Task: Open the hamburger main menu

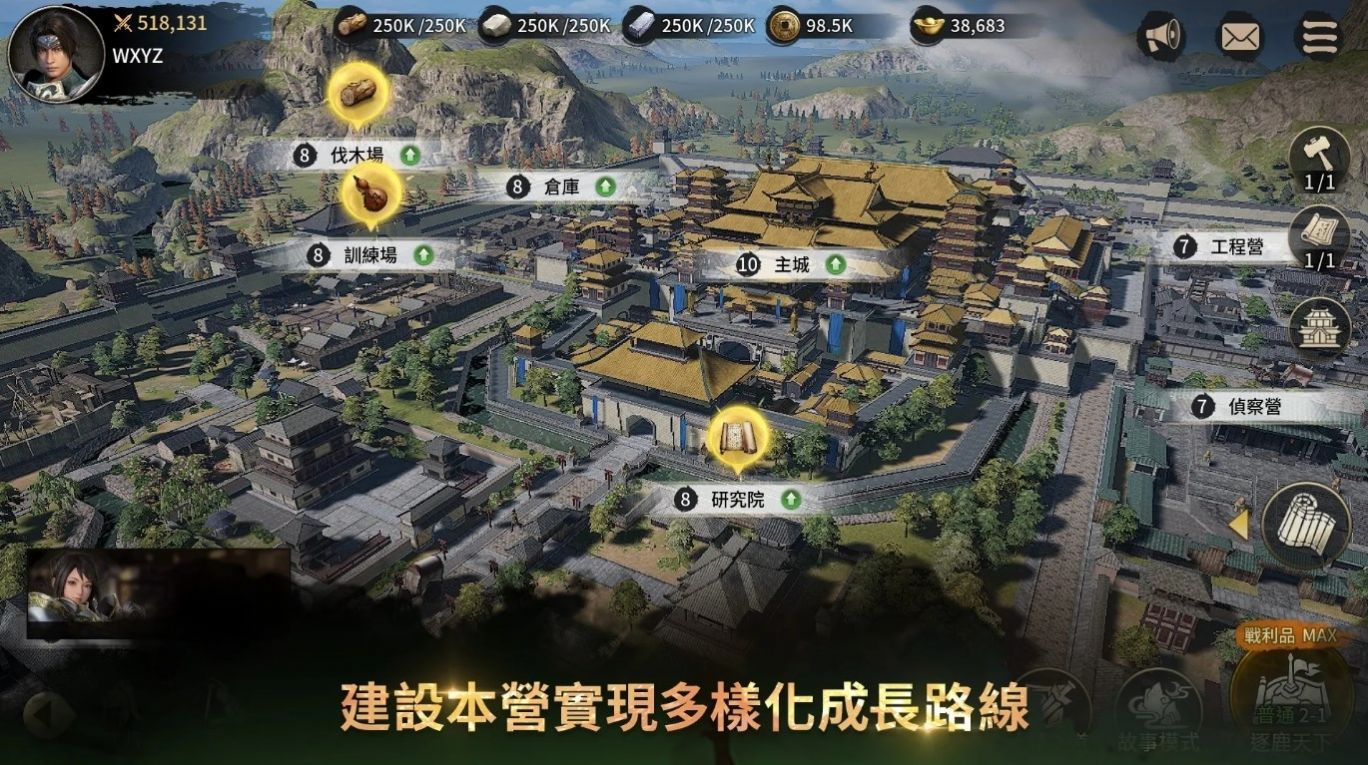Action: (x=1319, y=37)
